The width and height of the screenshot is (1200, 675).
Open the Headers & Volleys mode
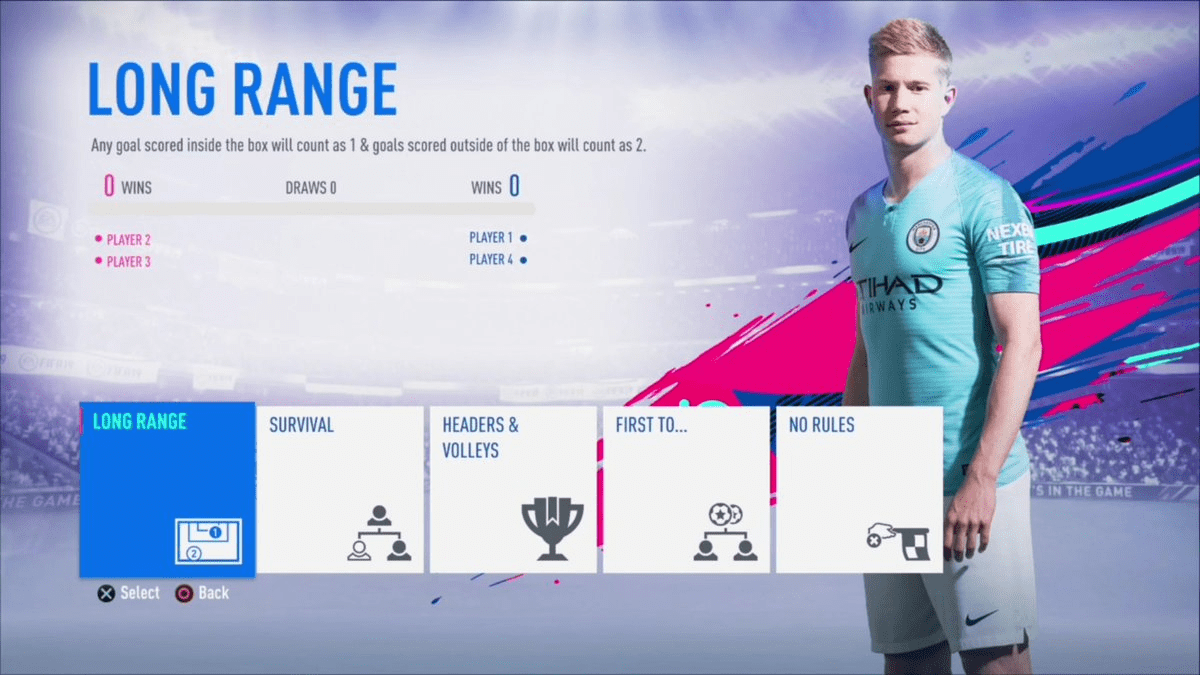513,490
